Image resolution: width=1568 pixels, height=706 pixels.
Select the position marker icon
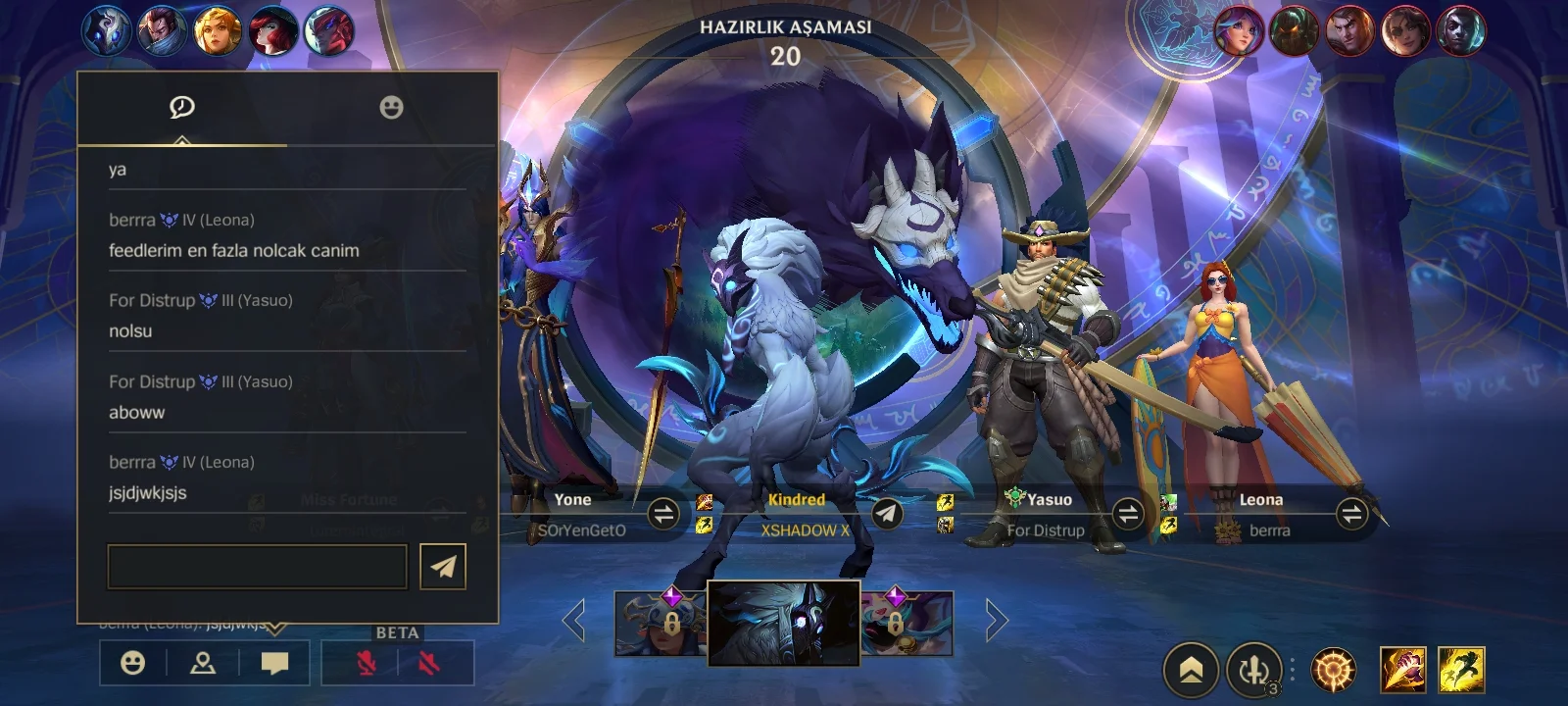point(203,664)
